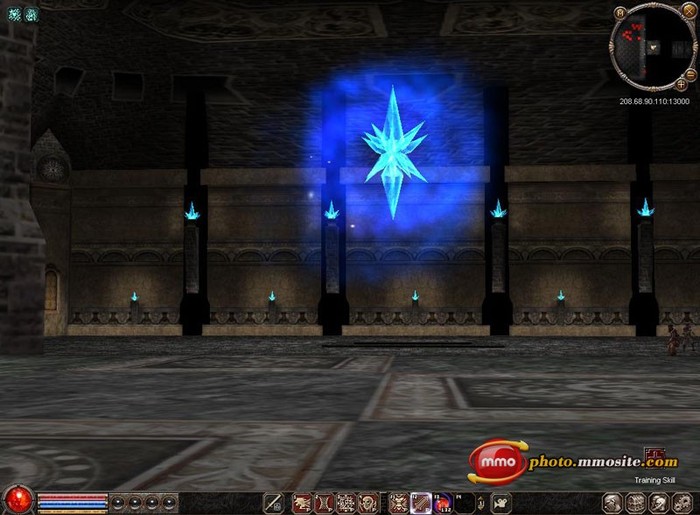Click on the circular minimap
The height and width of the screenshot is (515, 700).
click(x=653, y=48)
